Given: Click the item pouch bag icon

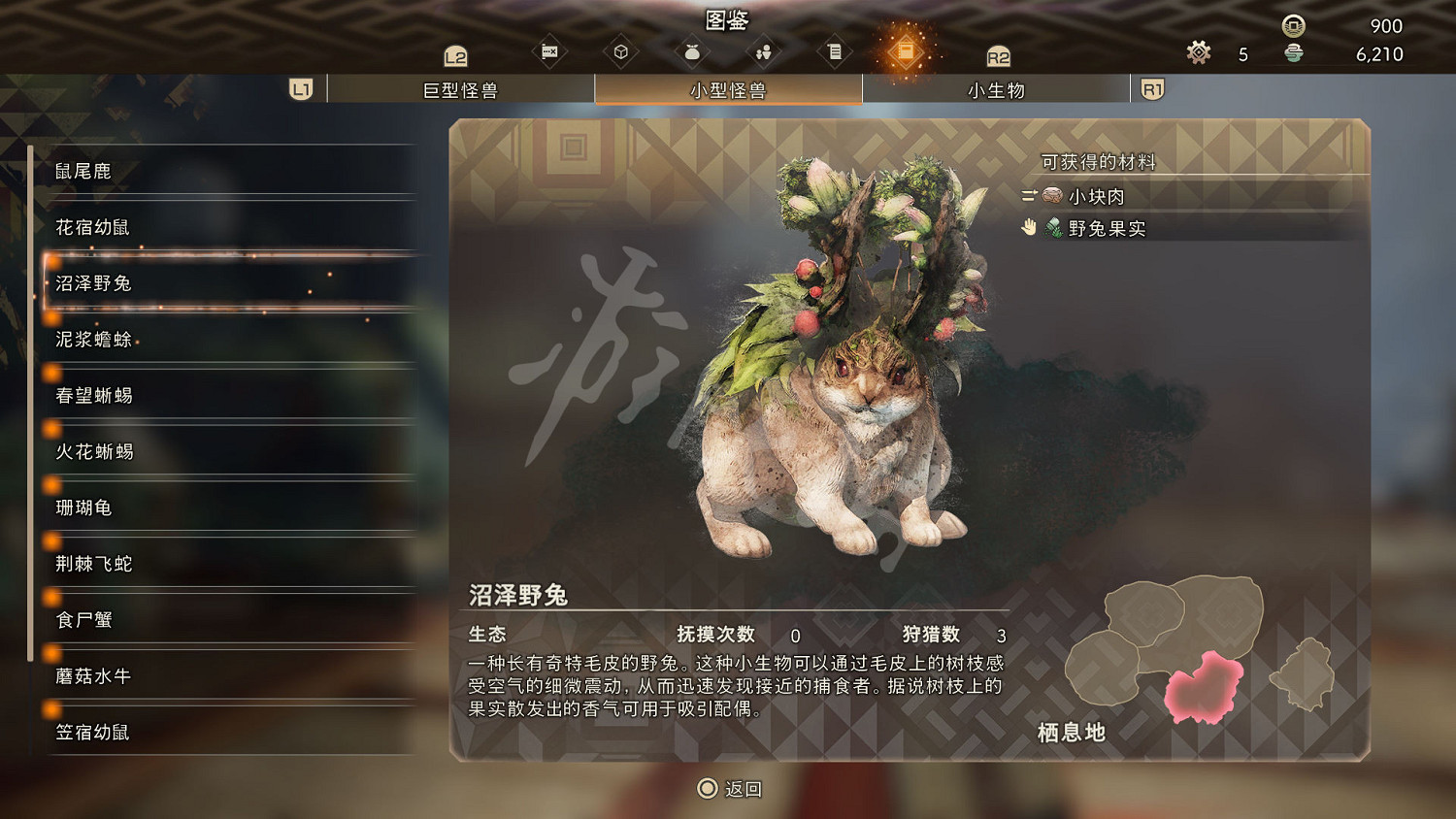Looking at the screenshot, I should click(691, 51).
